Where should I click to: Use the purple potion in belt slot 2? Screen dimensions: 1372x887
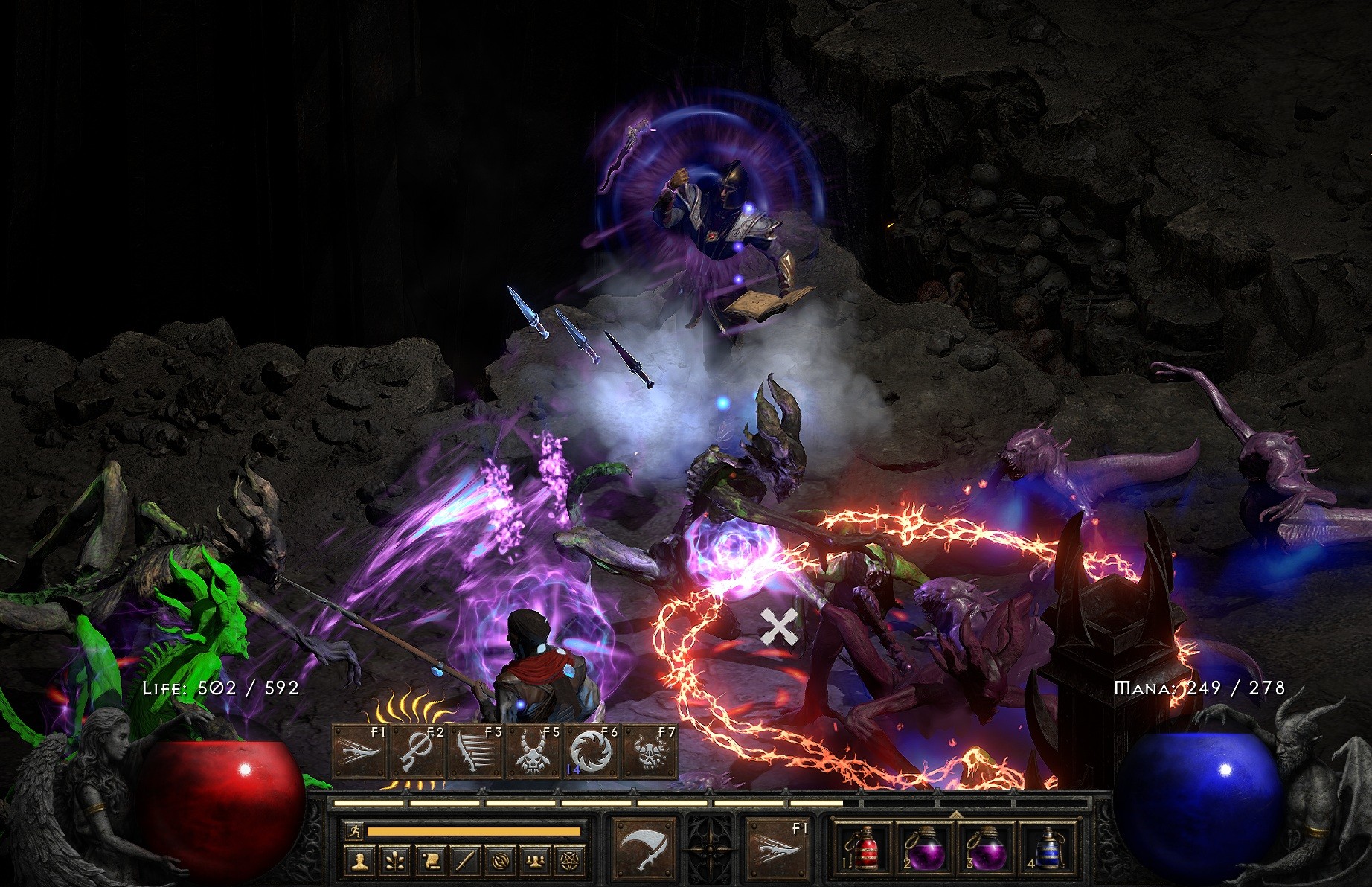tap(923, 850)
